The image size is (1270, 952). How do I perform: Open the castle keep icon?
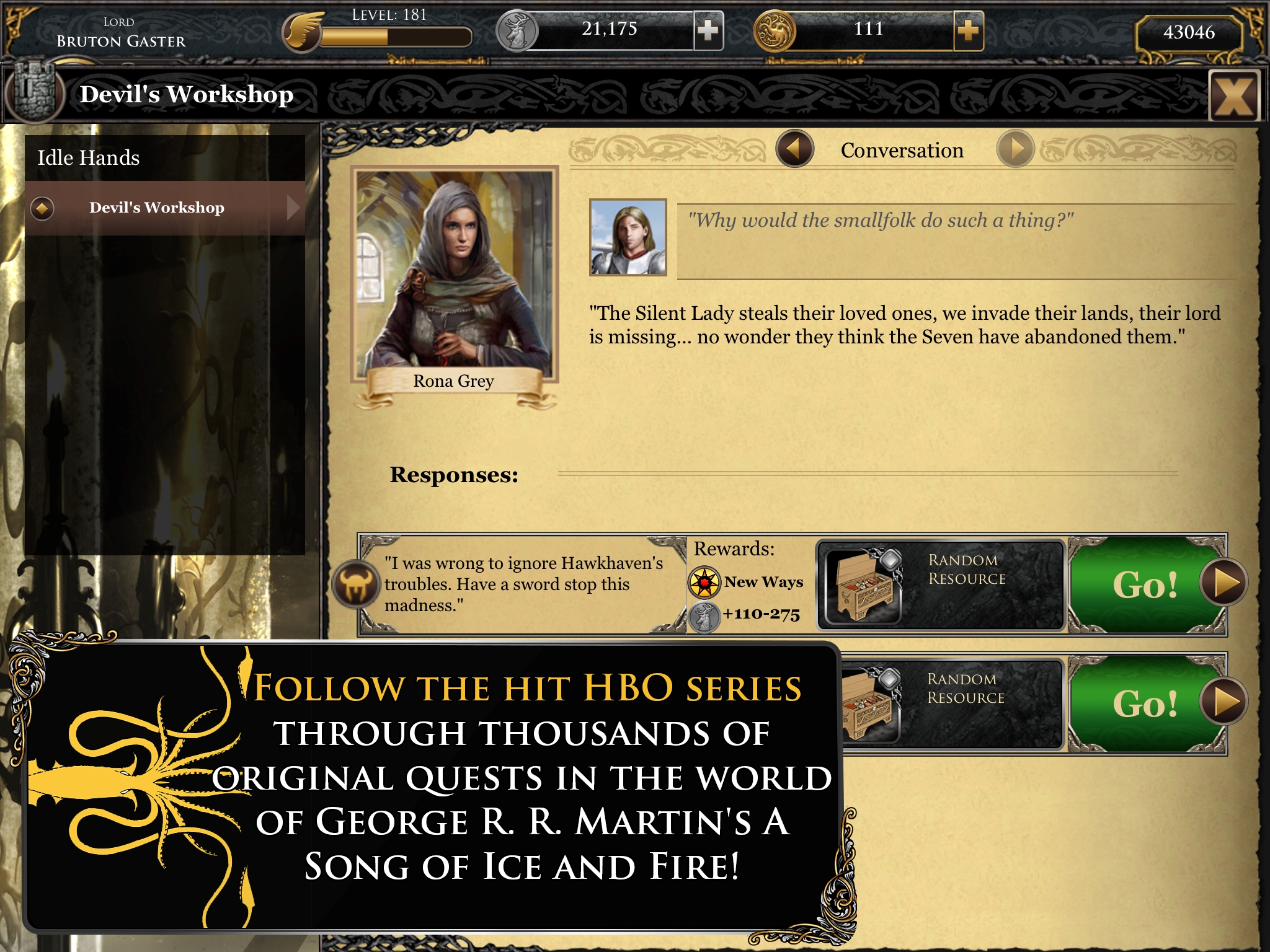(x=34, y=93)
